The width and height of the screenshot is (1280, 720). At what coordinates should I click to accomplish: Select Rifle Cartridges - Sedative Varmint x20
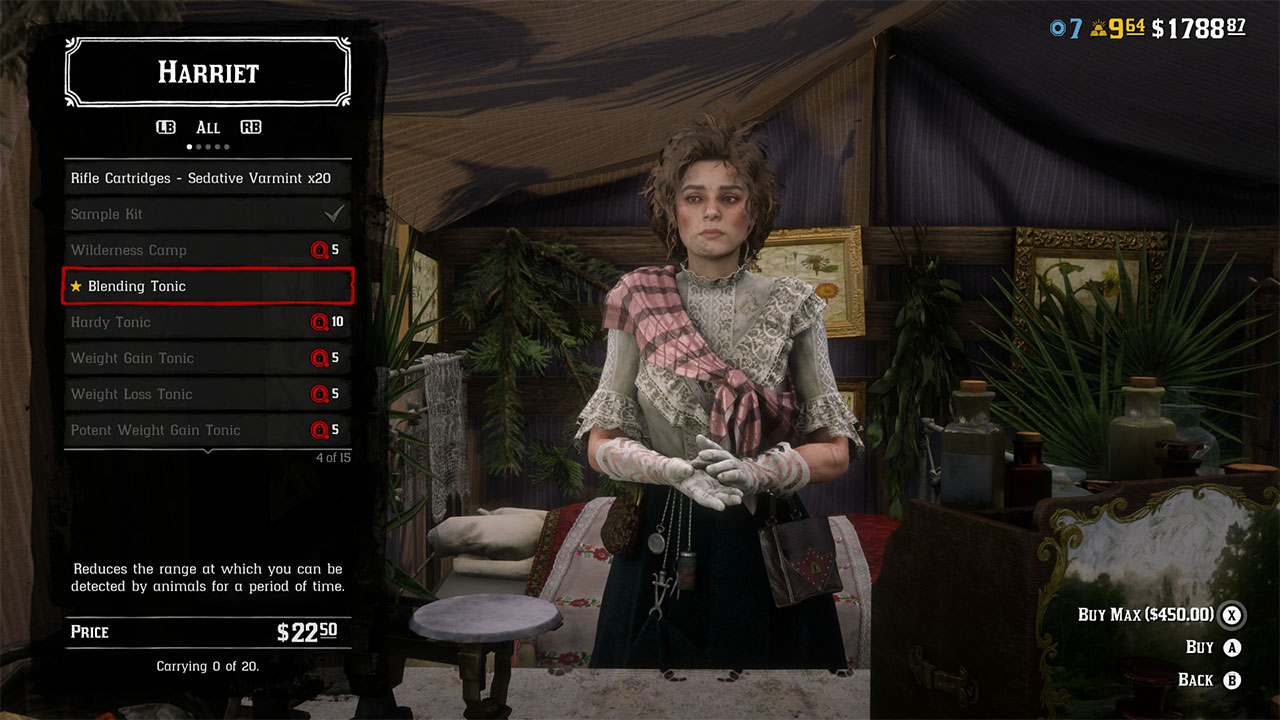coord(207,177)
